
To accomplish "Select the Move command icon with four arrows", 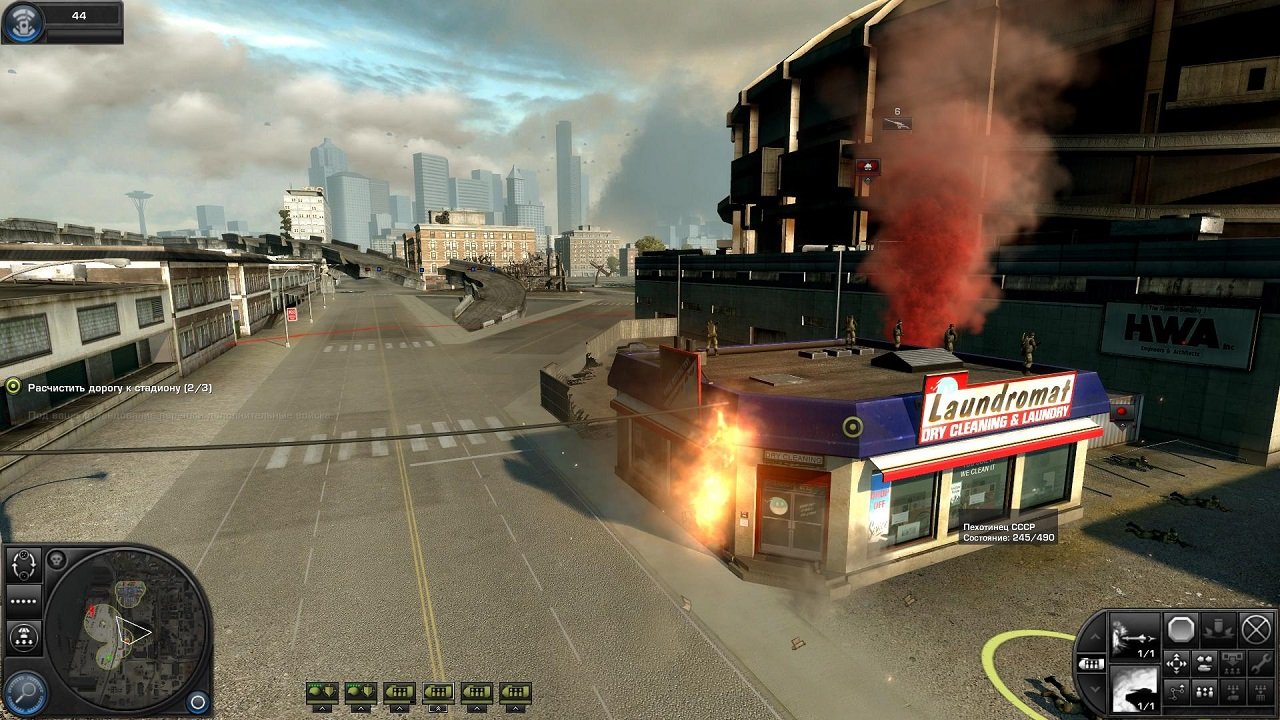I will (1176, 664).
